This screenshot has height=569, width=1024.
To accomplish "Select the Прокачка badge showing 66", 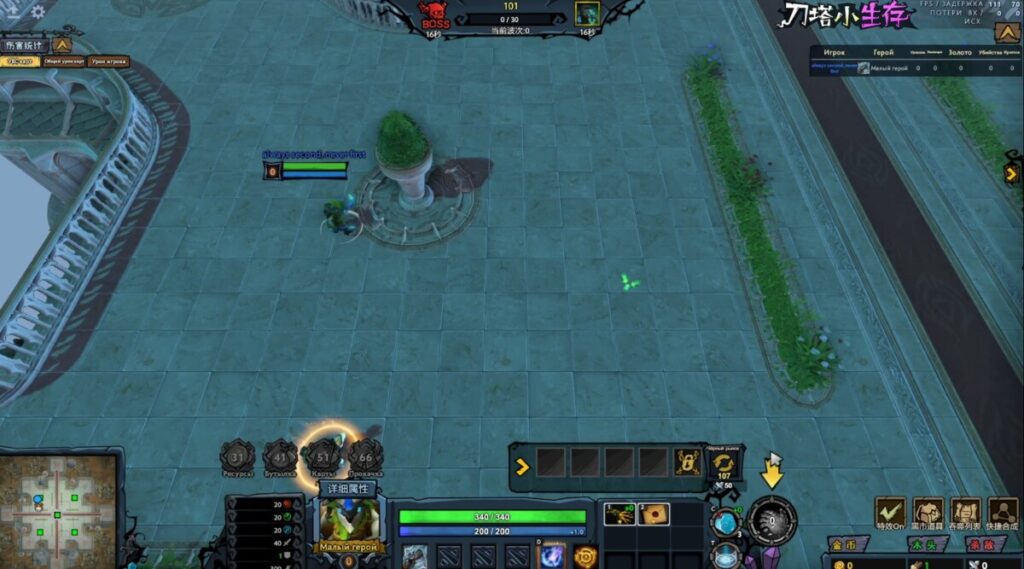I will click(x=366, y=457).
